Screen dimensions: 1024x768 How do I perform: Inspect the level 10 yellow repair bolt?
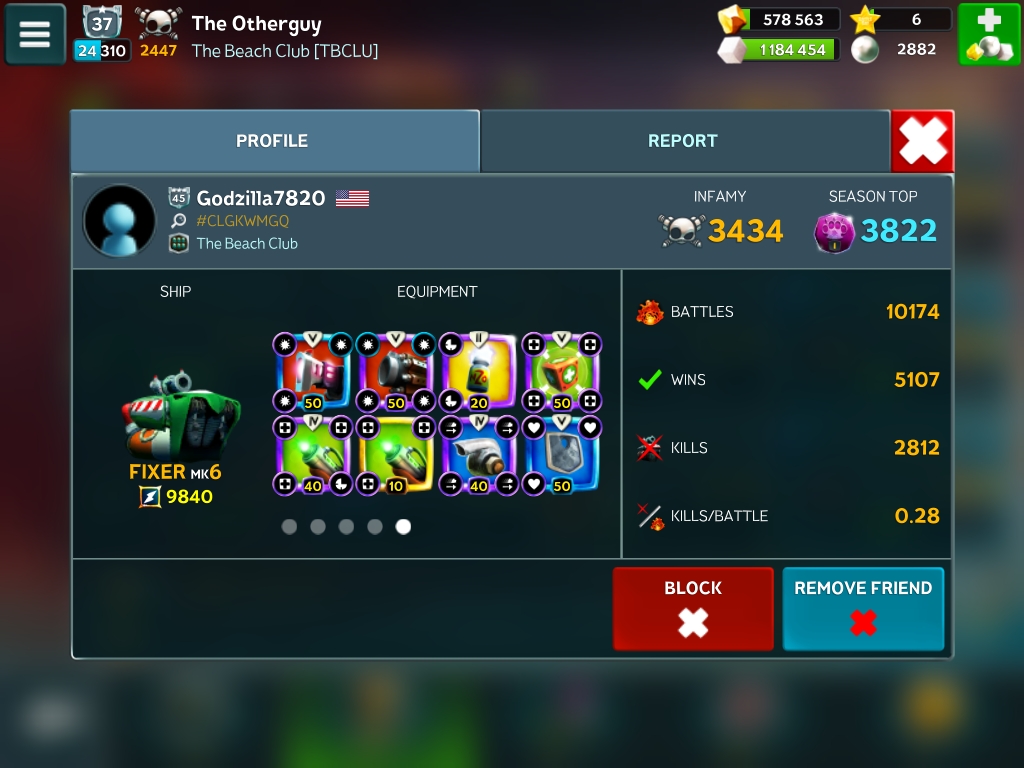click(396, 455)
